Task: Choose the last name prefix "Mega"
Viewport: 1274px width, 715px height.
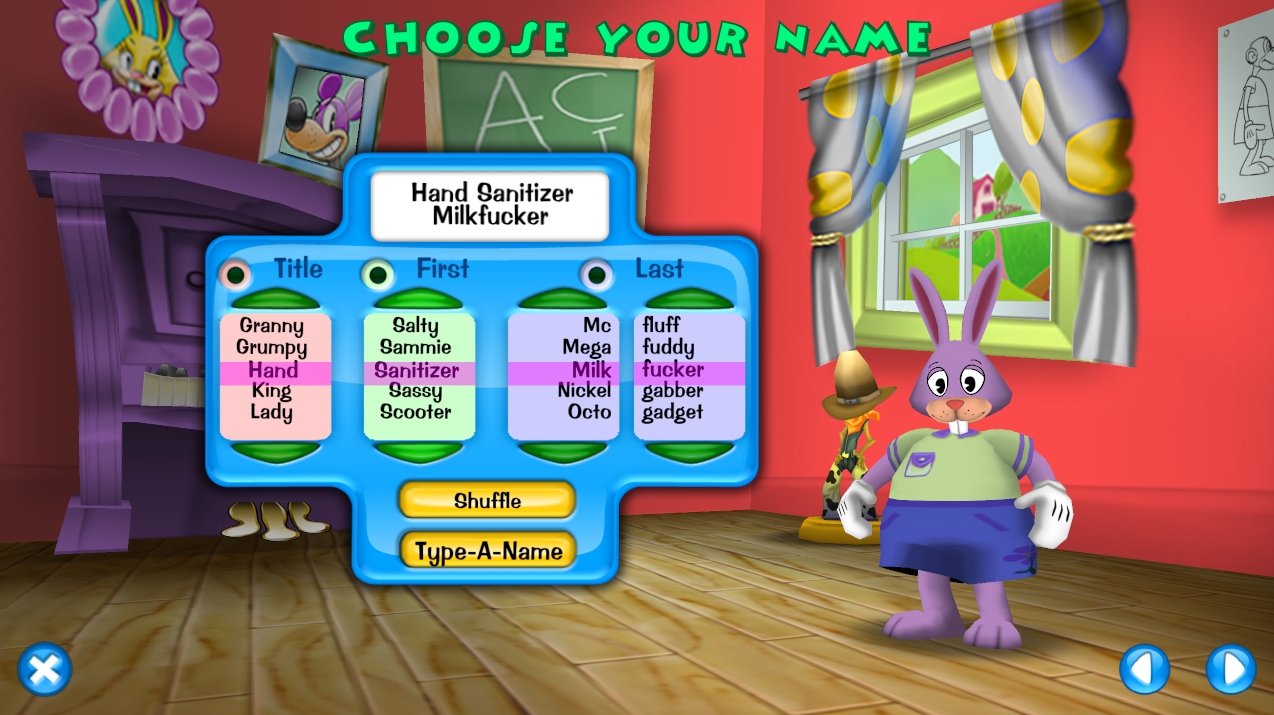Action: [x=586, y=348]
